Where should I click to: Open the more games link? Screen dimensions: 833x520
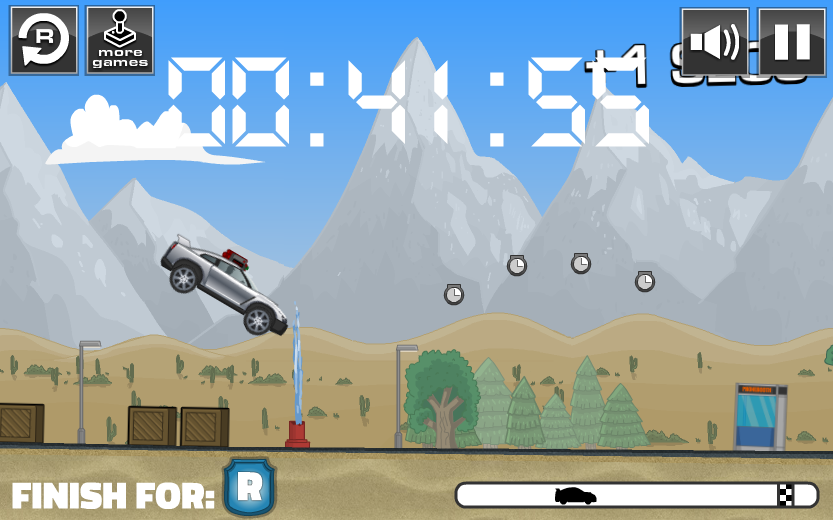[120, 40]
